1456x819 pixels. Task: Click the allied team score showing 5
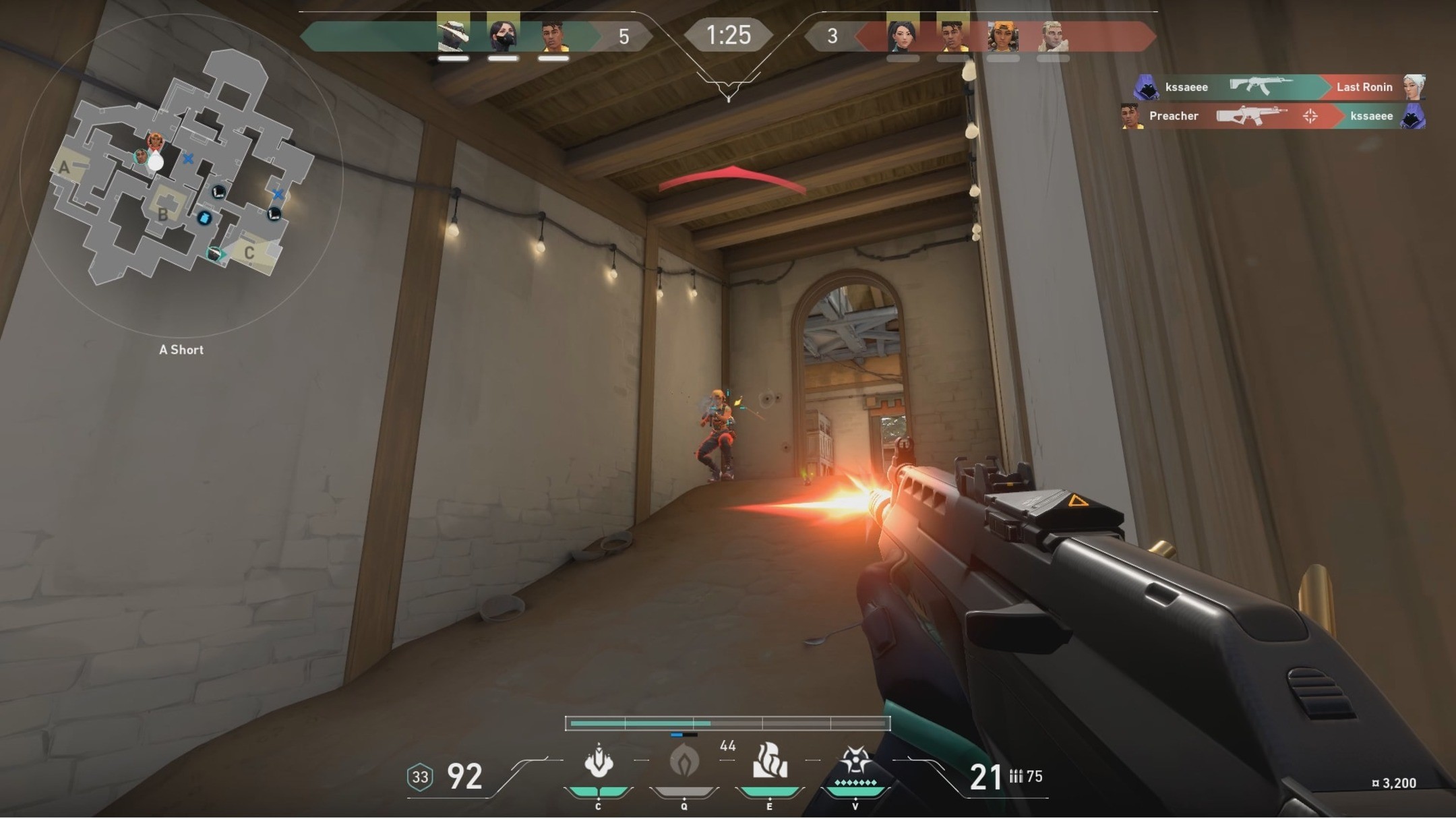tap(624, 37)
